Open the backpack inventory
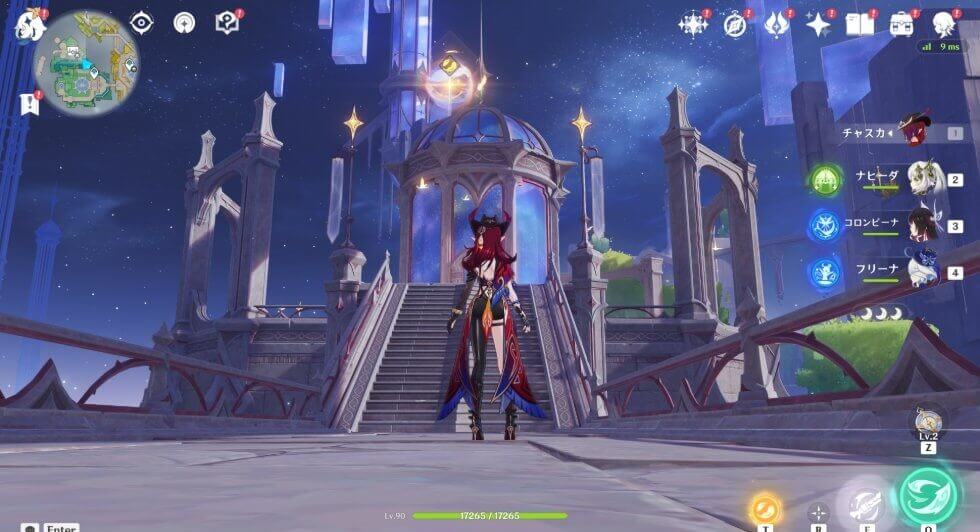980x532 pixels. click(x=902, y=25)
